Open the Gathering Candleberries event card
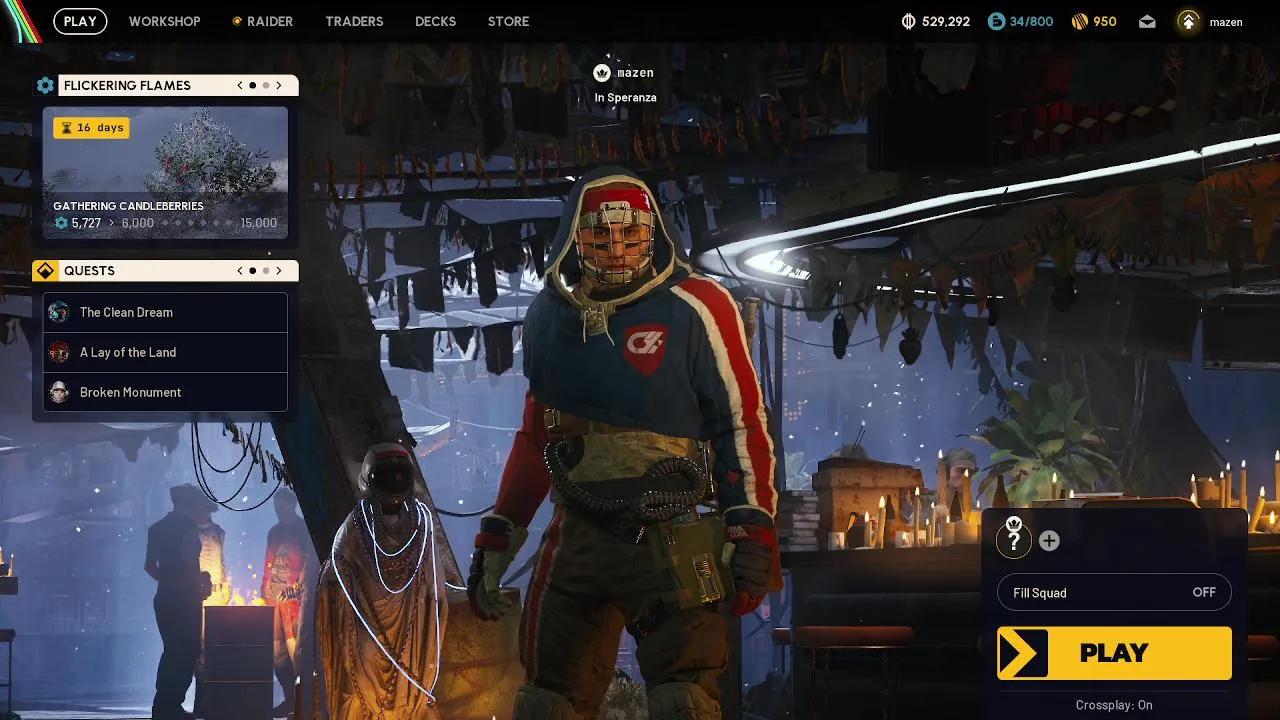 coord(165,173)
